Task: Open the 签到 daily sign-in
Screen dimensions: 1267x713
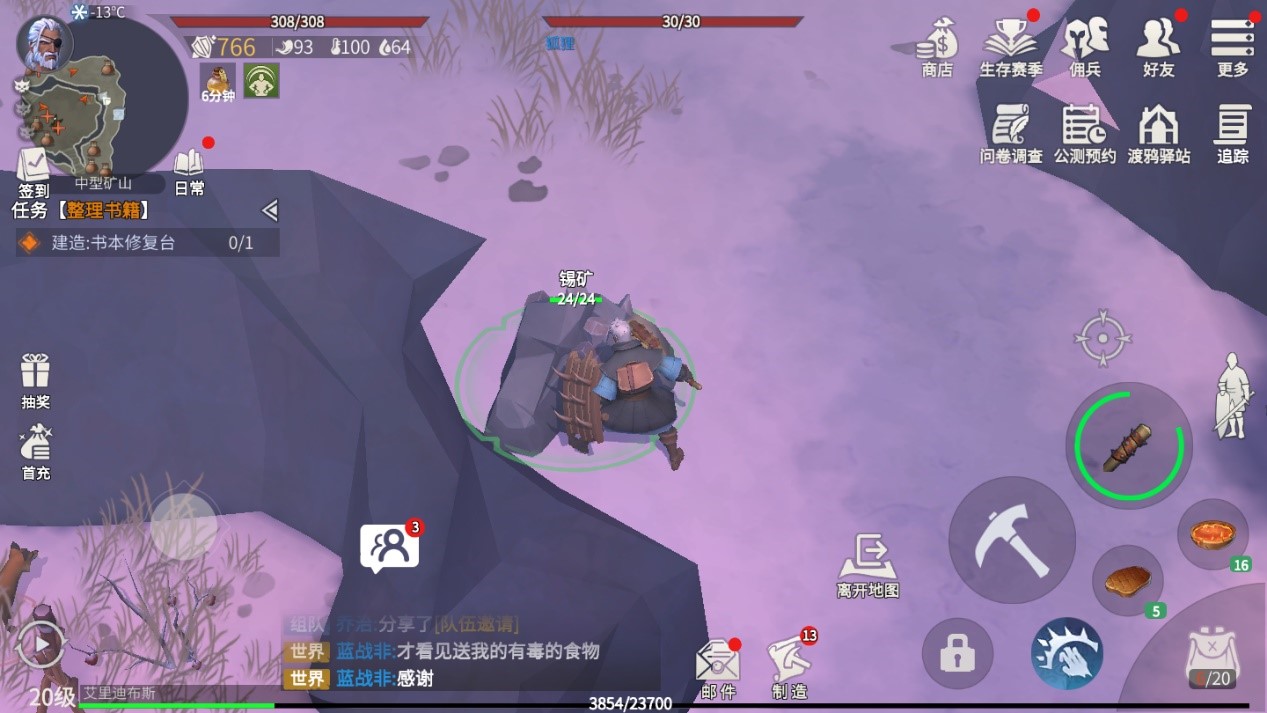Action: coord(33,171)
